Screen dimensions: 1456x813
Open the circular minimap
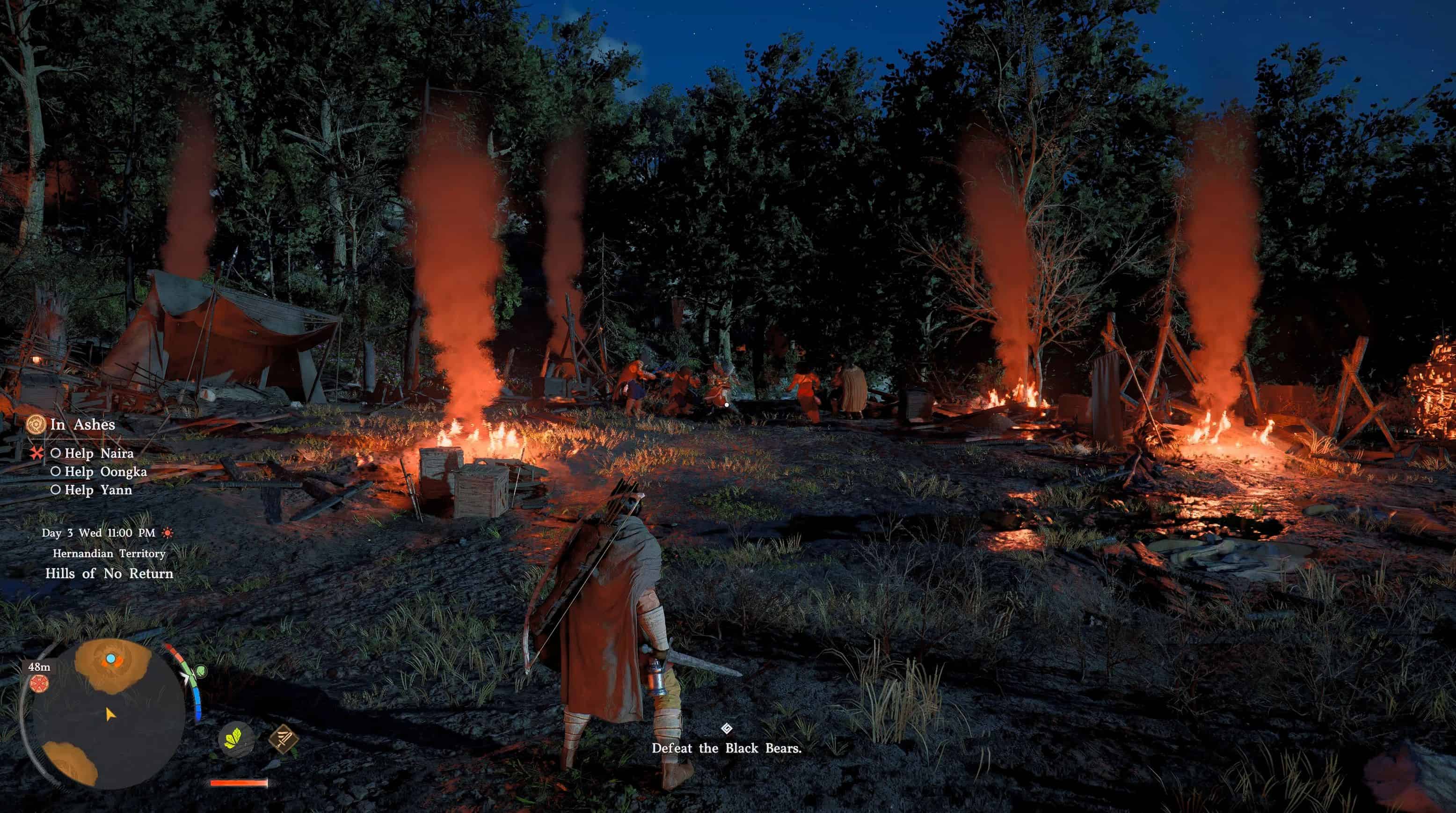tap(108, 715)
